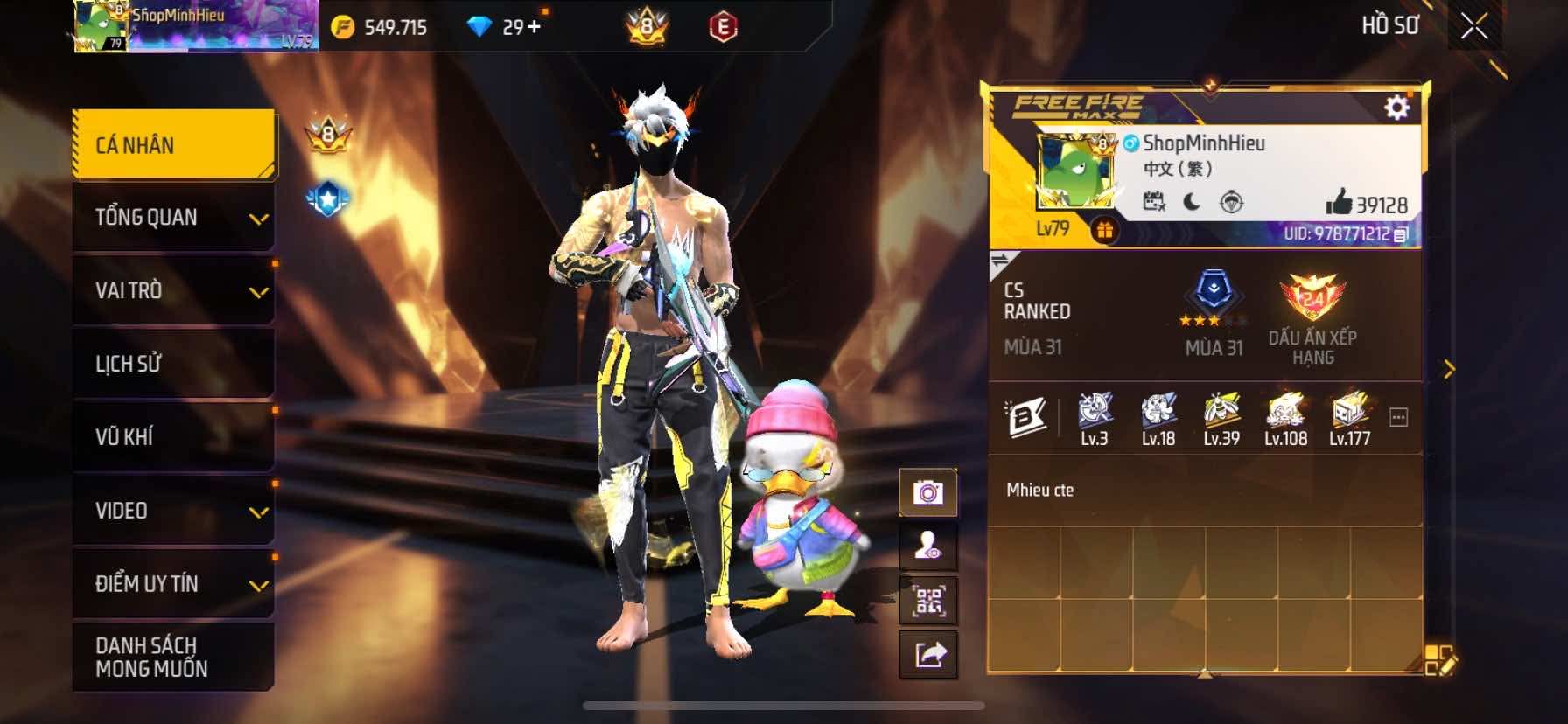Click the gift box icon
The width and height of the screenshot is (1568, 724).
(x=1105, y=231)
